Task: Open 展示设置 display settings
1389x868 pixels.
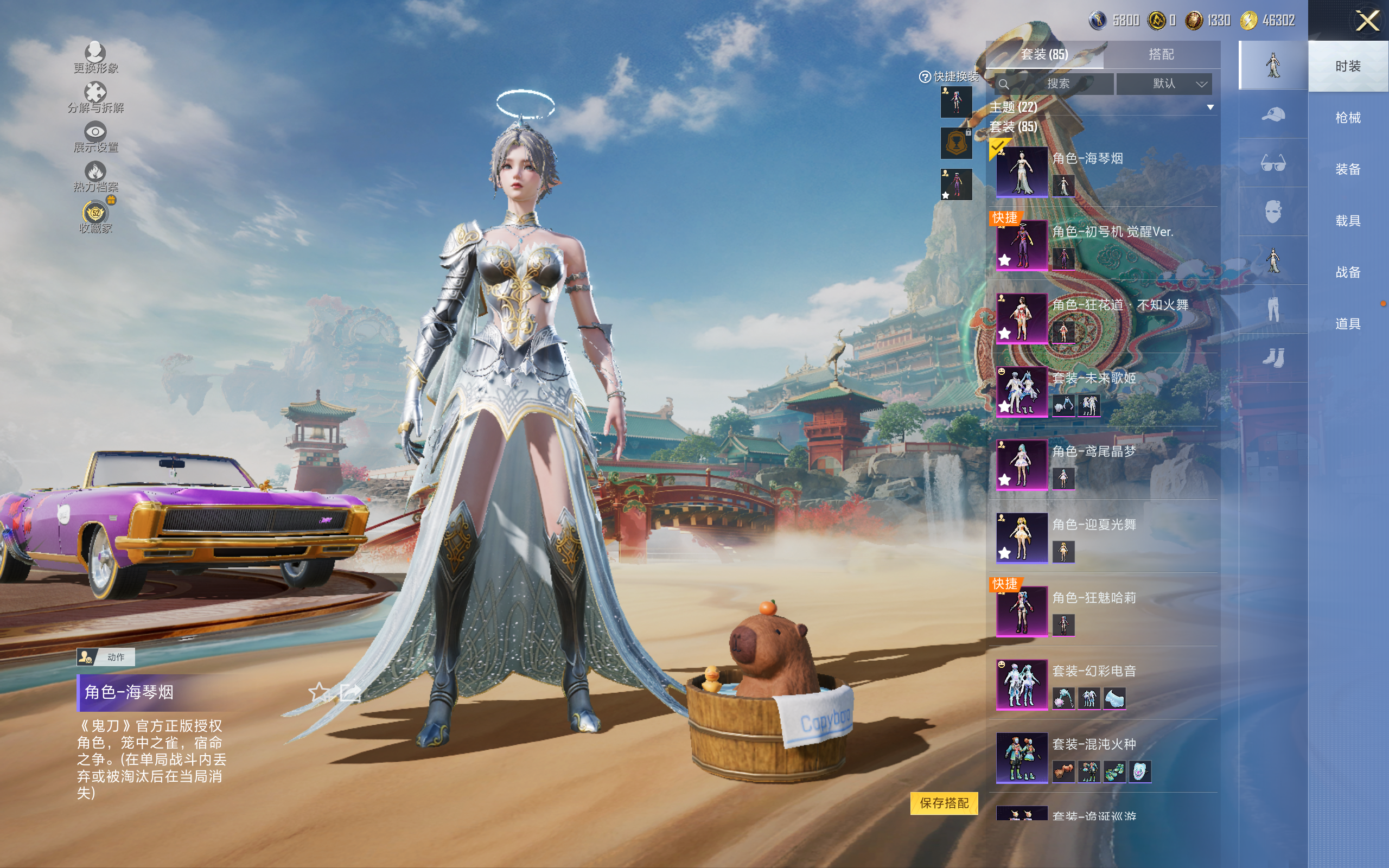Action: pyautogui.click(x=95, y=137)
